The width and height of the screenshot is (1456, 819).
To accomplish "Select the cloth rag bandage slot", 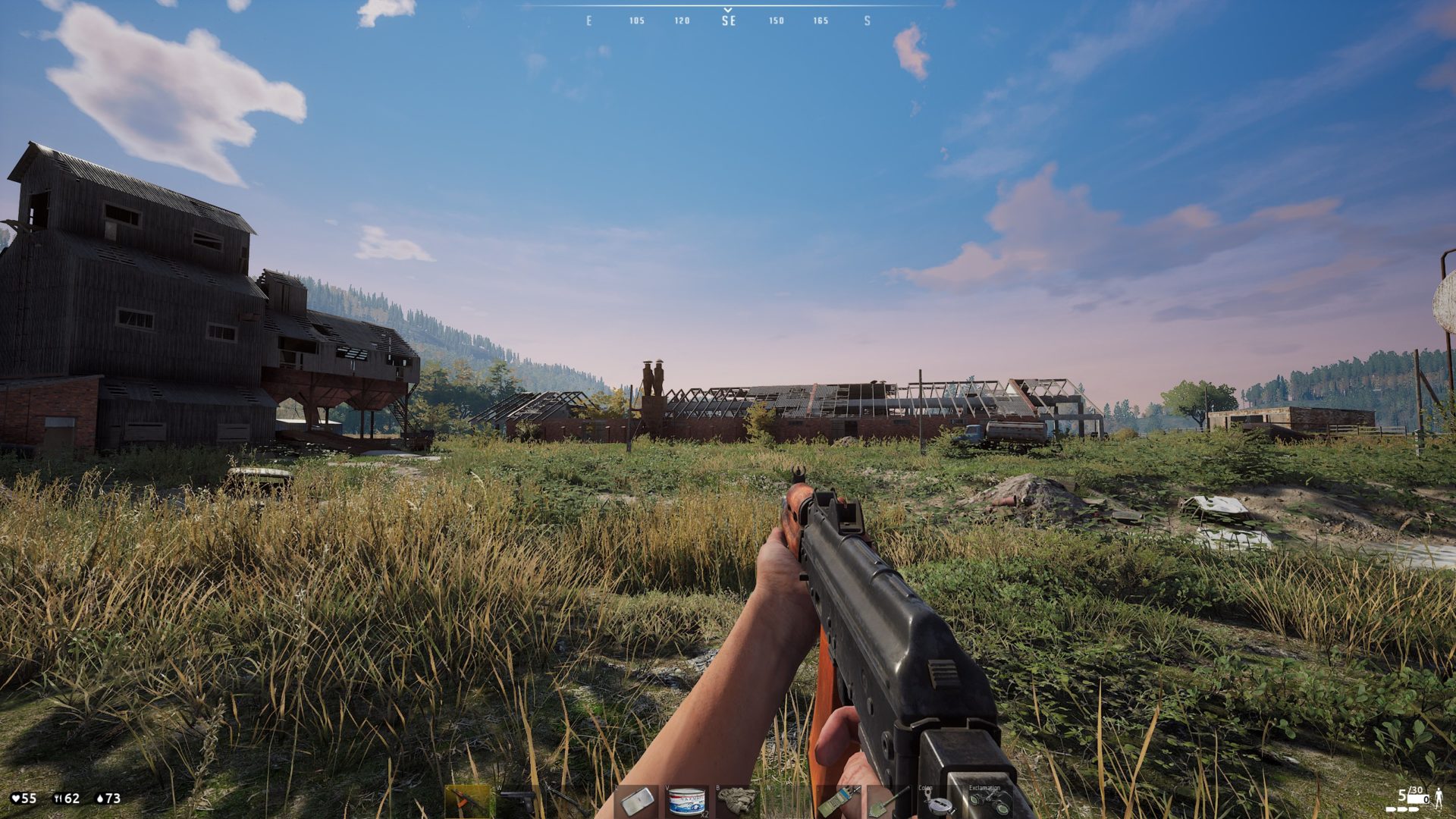I will click(736, 802).
